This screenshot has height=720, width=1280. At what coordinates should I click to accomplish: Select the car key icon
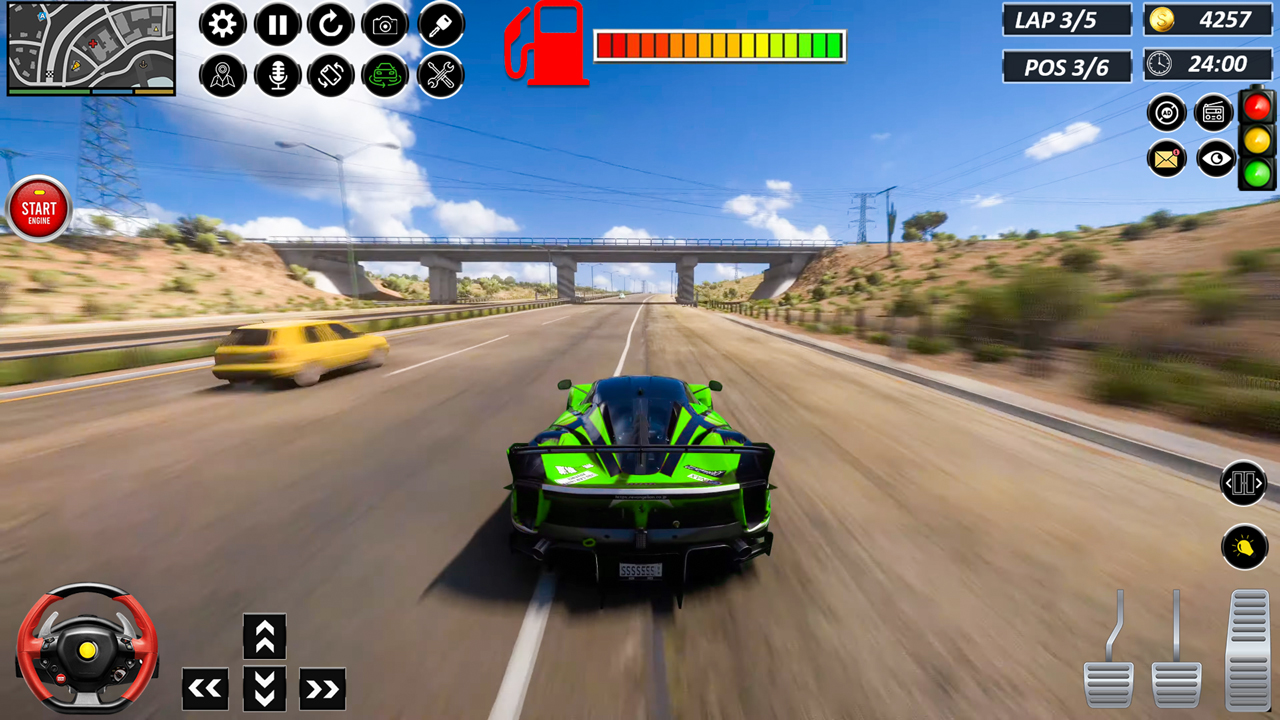click(442, 25)
